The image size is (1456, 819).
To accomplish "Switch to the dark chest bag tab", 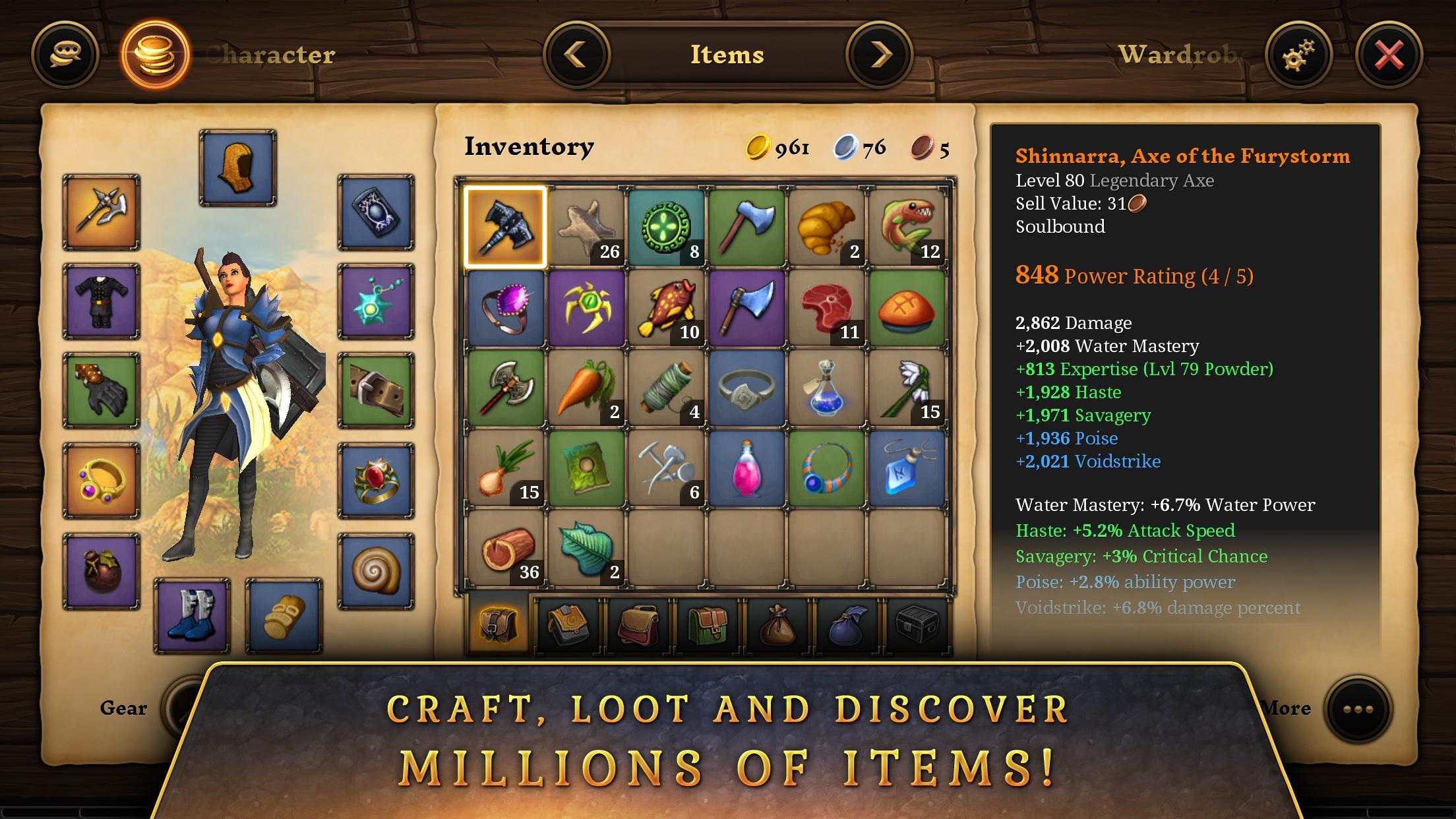I will [x=917, y=623].
